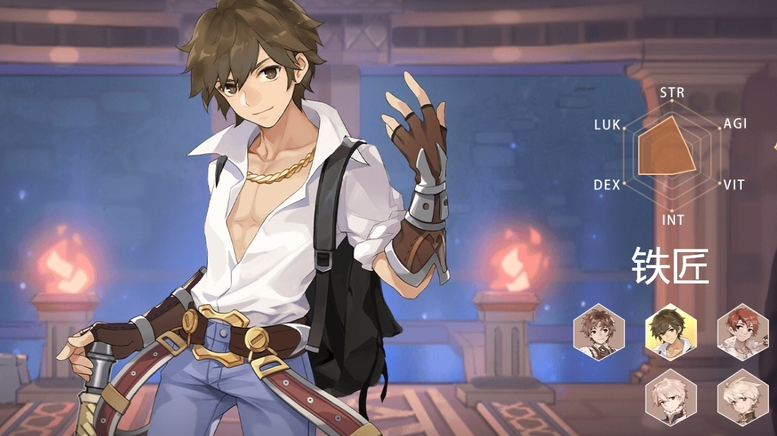Select the white-haired portrait with fur collar
The image size is (777, 436).
pyautogui.click(x=671, y=397)
